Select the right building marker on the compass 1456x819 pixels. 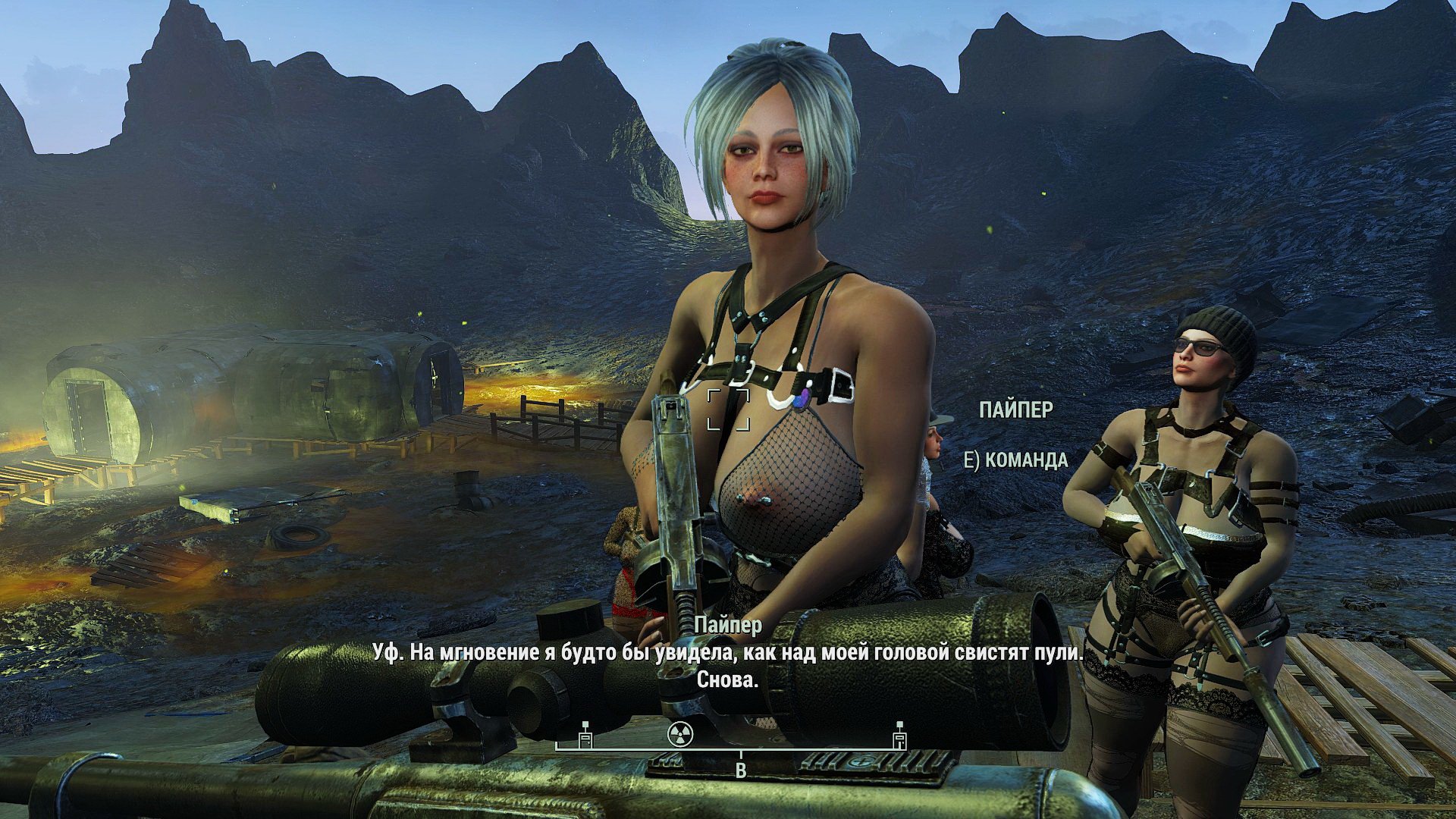[x=899, y=736]
